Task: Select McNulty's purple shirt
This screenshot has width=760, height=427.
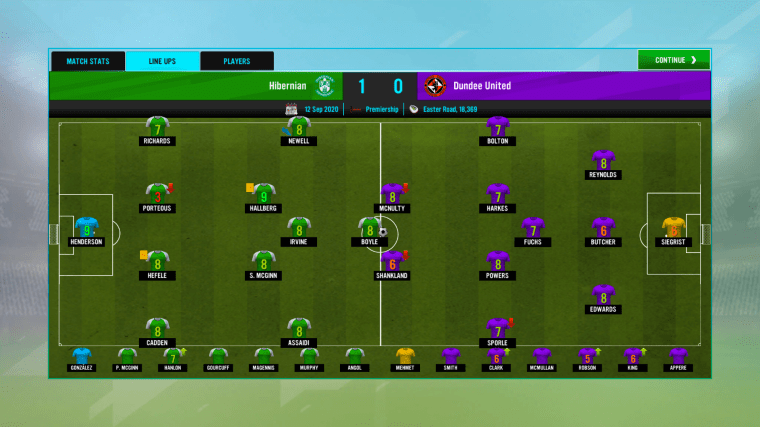Action: coord(392,195)
